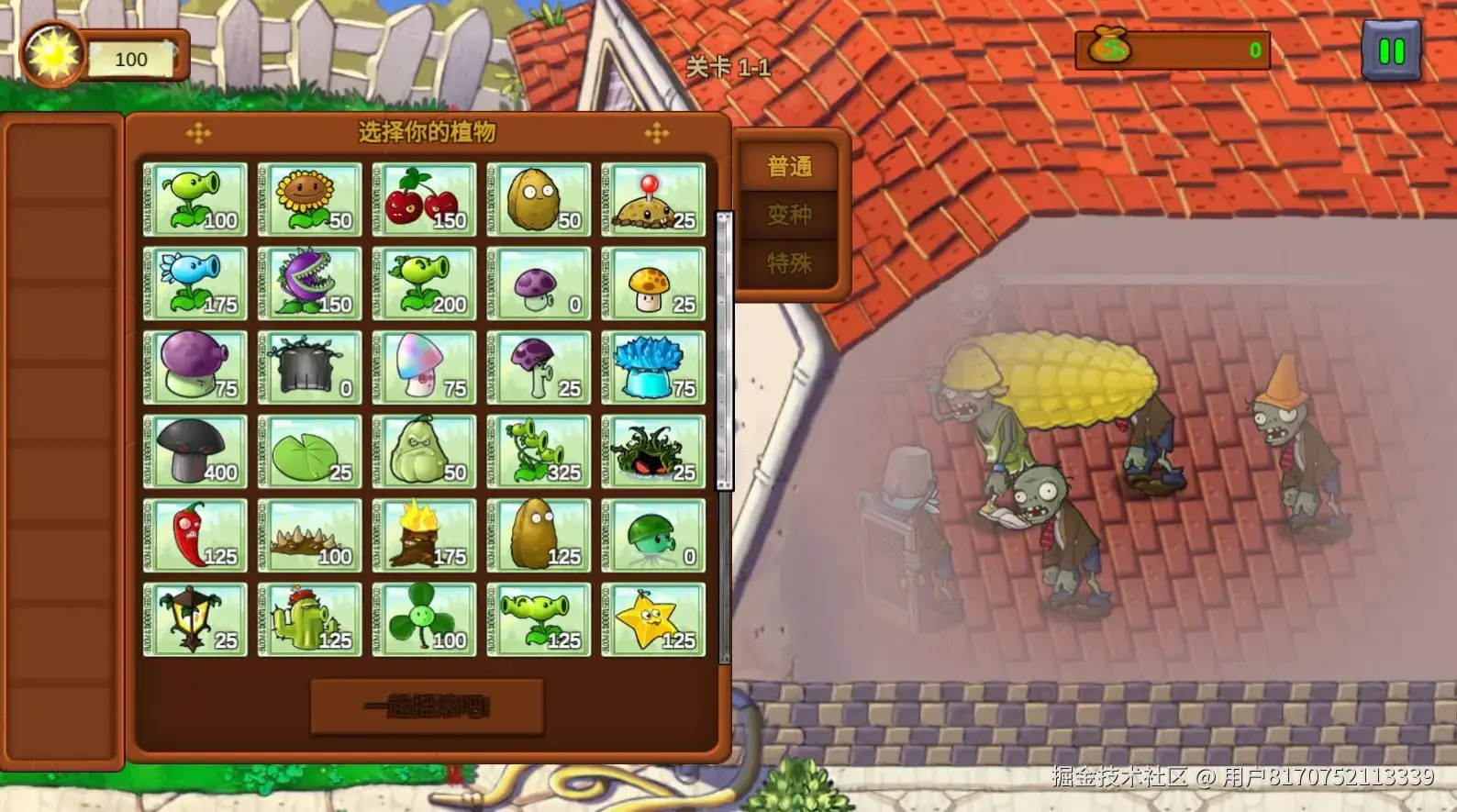Show the 特殊 plant tab

coord(789,264)
